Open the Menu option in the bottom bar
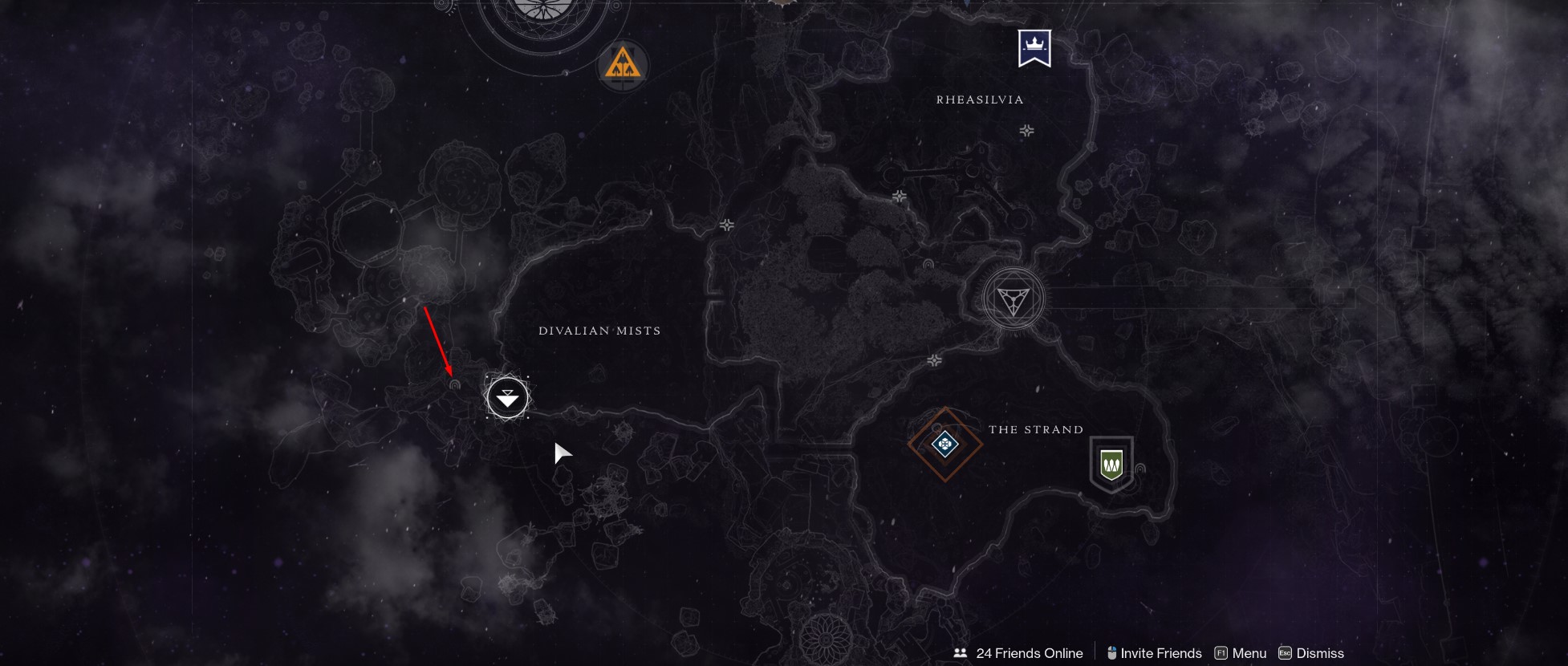This screenshot has width=1568, height=666. point(1249,653)
